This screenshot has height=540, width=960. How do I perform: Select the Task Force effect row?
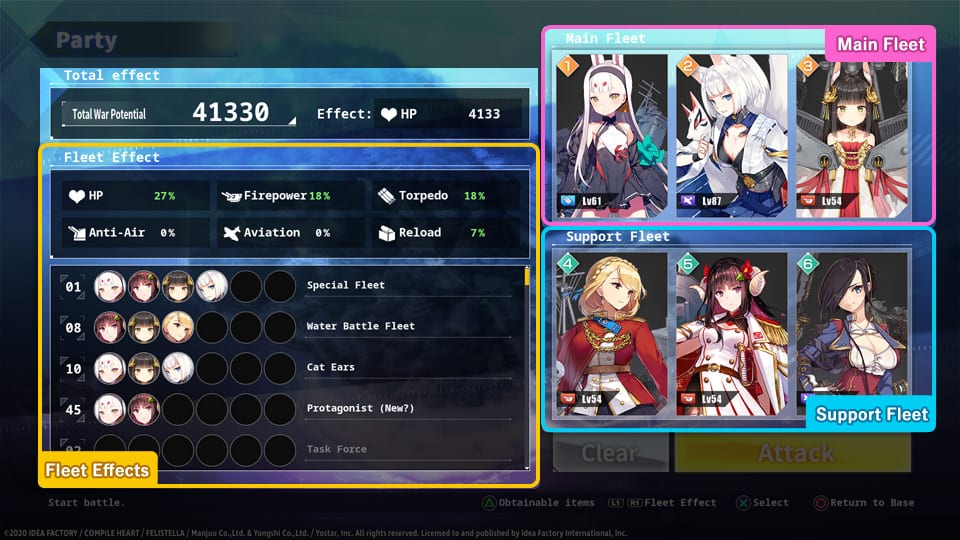coord(290,449)
